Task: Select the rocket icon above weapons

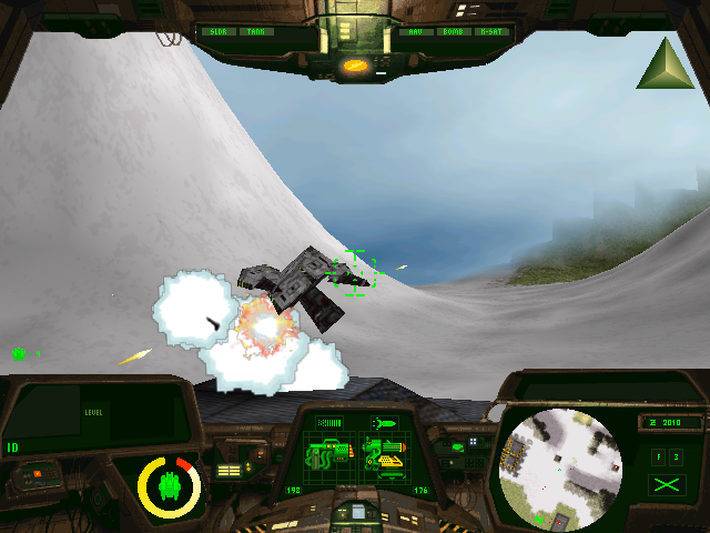Action: pos(383,423)
